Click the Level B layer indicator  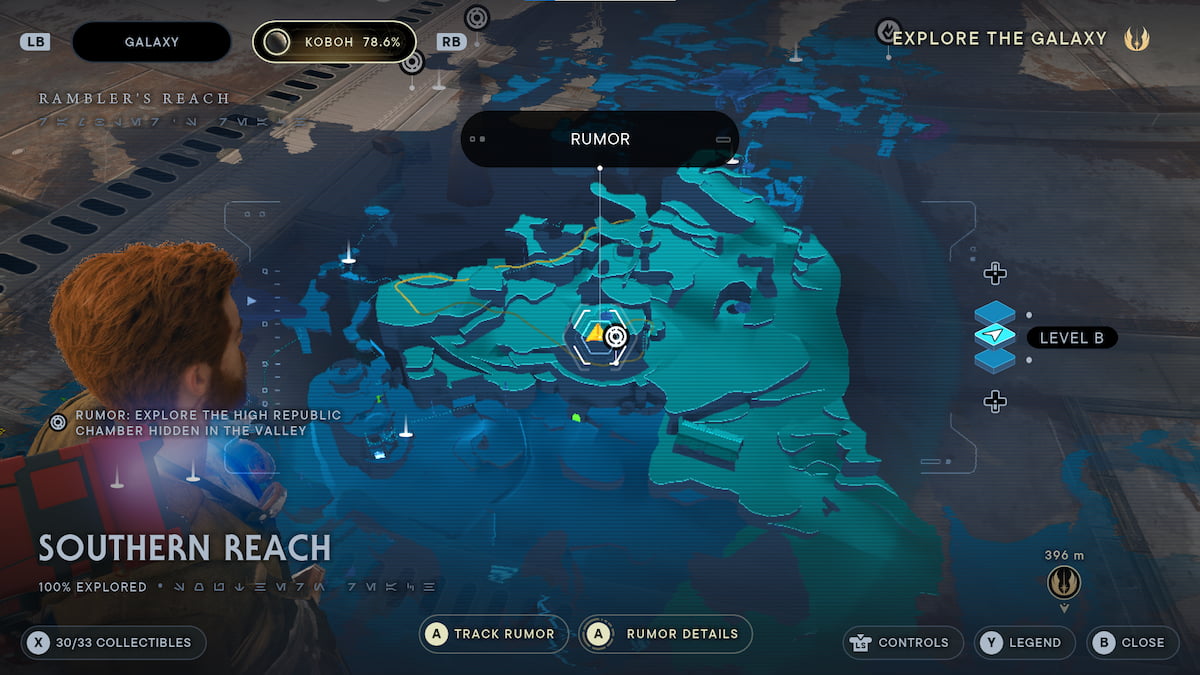1071,338
